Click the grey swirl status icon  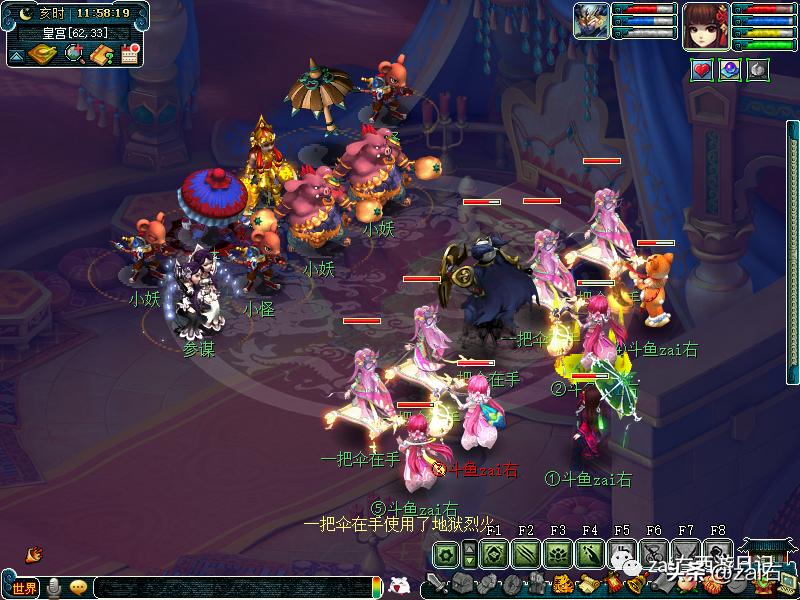point(759,70)
